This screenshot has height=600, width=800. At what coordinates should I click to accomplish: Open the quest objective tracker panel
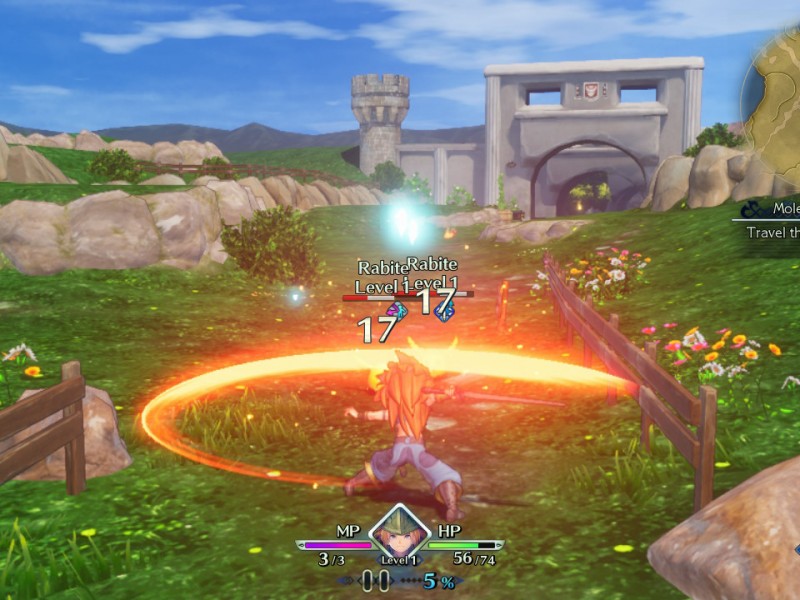pos(770,221)
